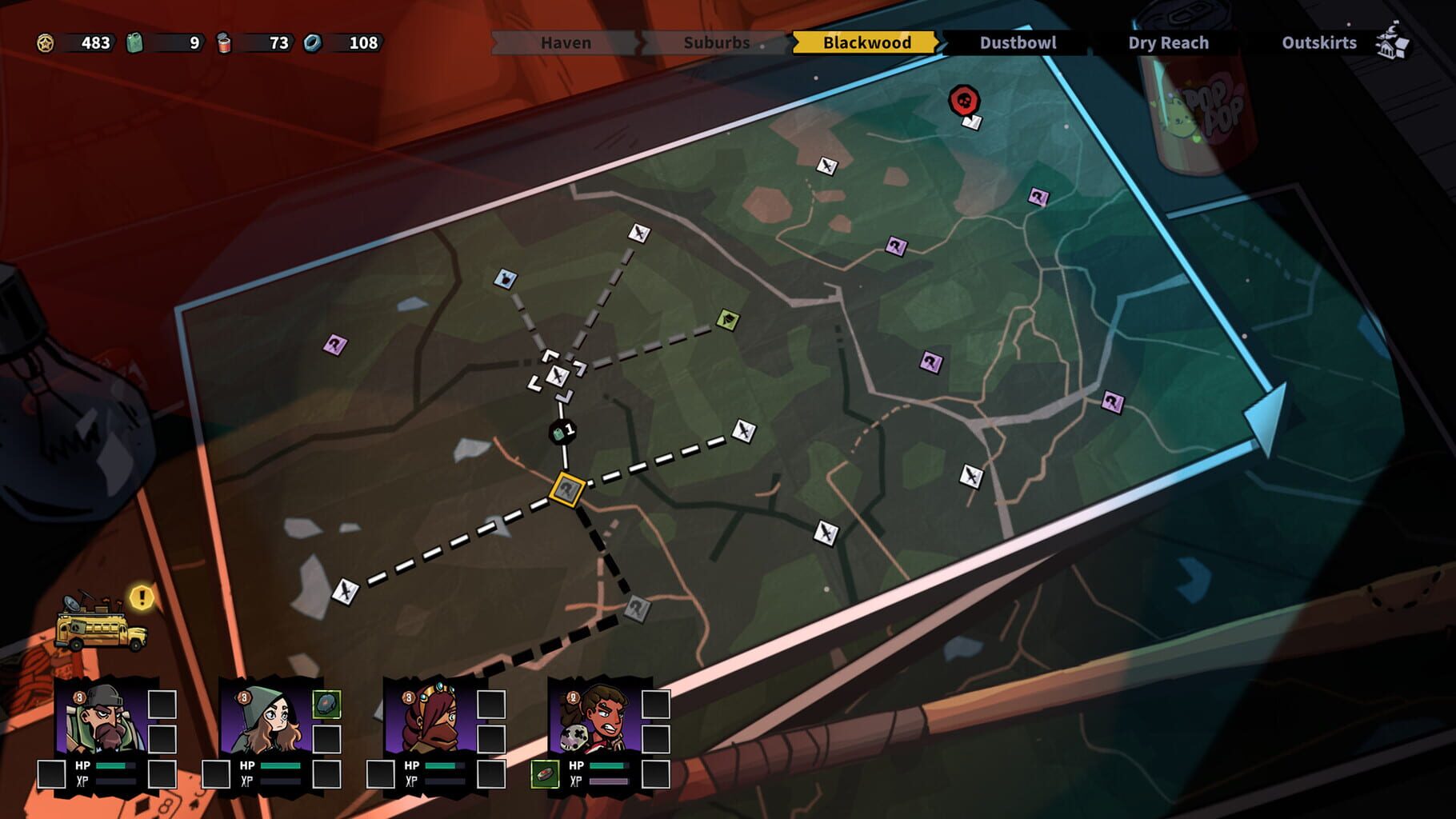Select the red skull boss marker
This screenshot has height=819, width=1456.
coord(962,99)
